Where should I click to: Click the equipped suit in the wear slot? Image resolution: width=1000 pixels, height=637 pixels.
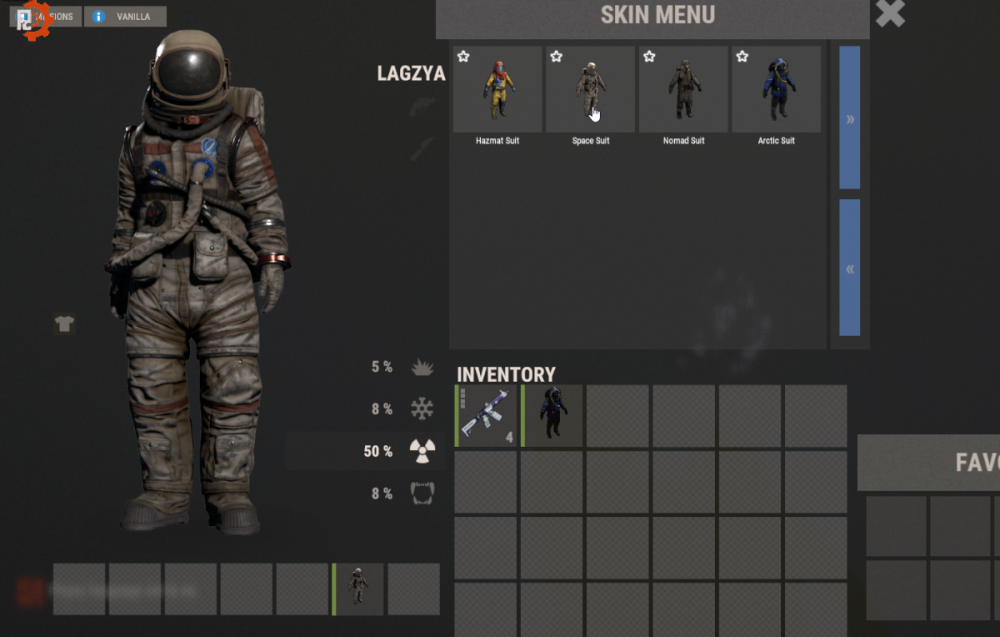pyautogui.click(x=358, y=588)
